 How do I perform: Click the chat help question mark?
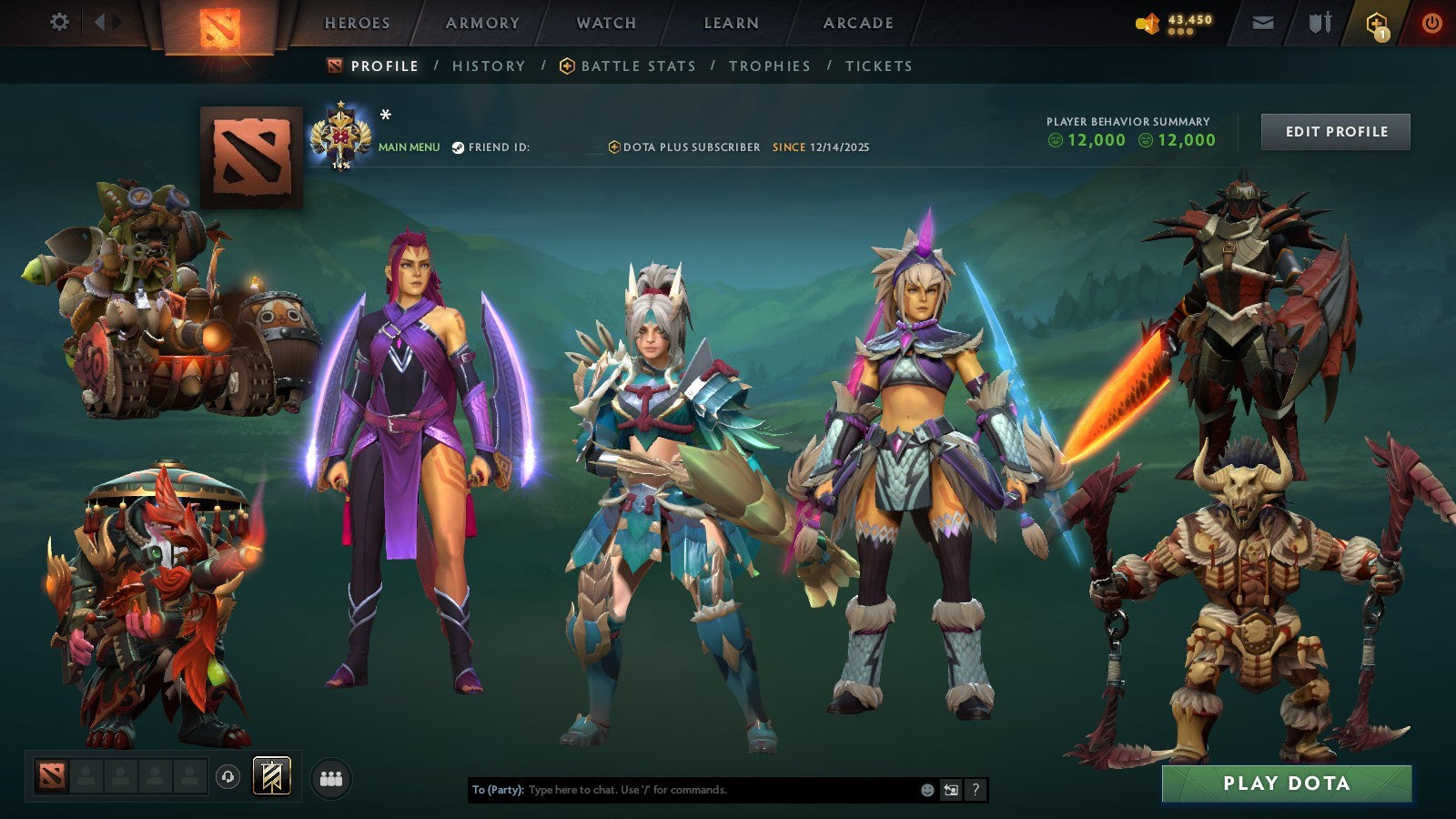(977, 791)
